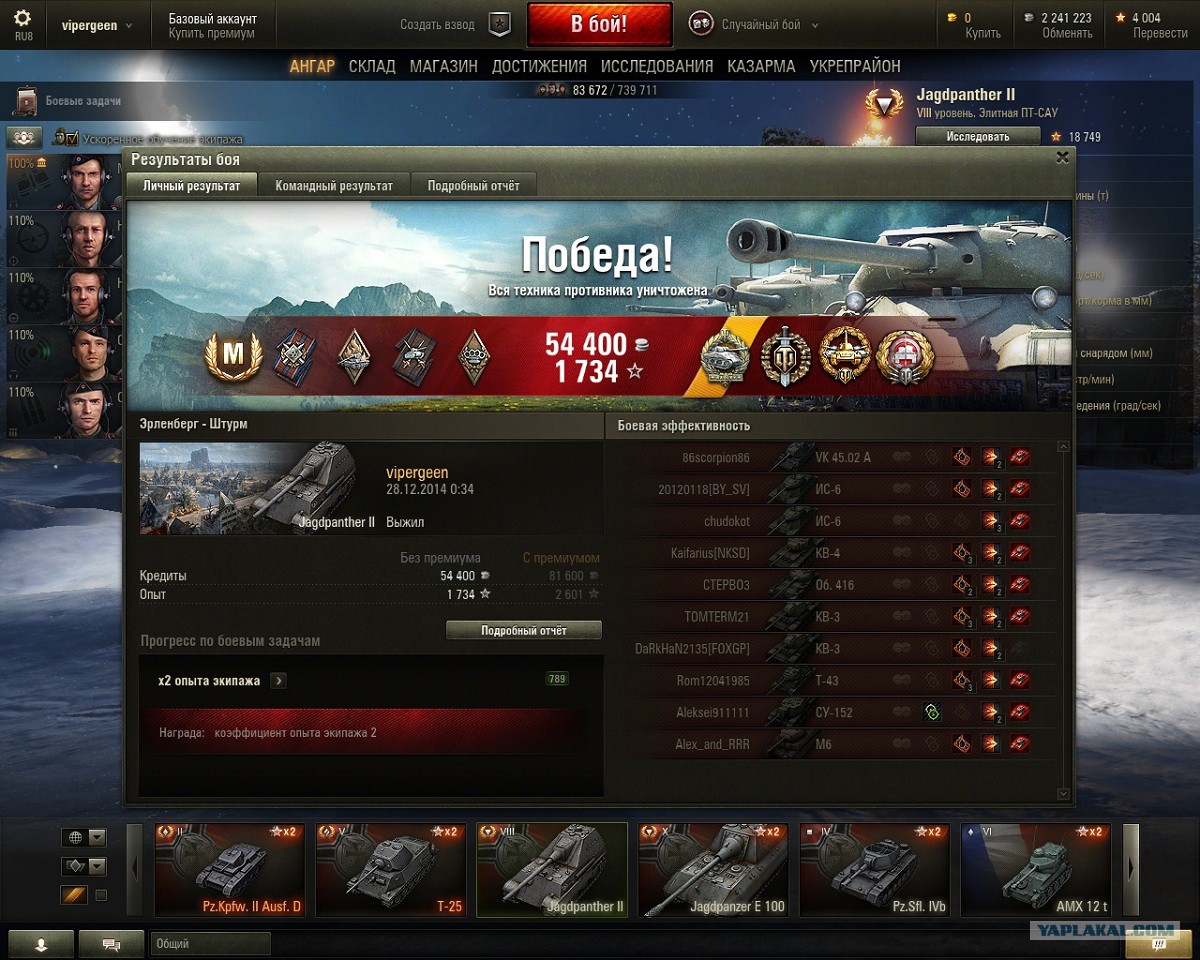This screenshot has height=960, width=1200.
Task: Click the Подробный отчёт button under credits
Action: 523,630
